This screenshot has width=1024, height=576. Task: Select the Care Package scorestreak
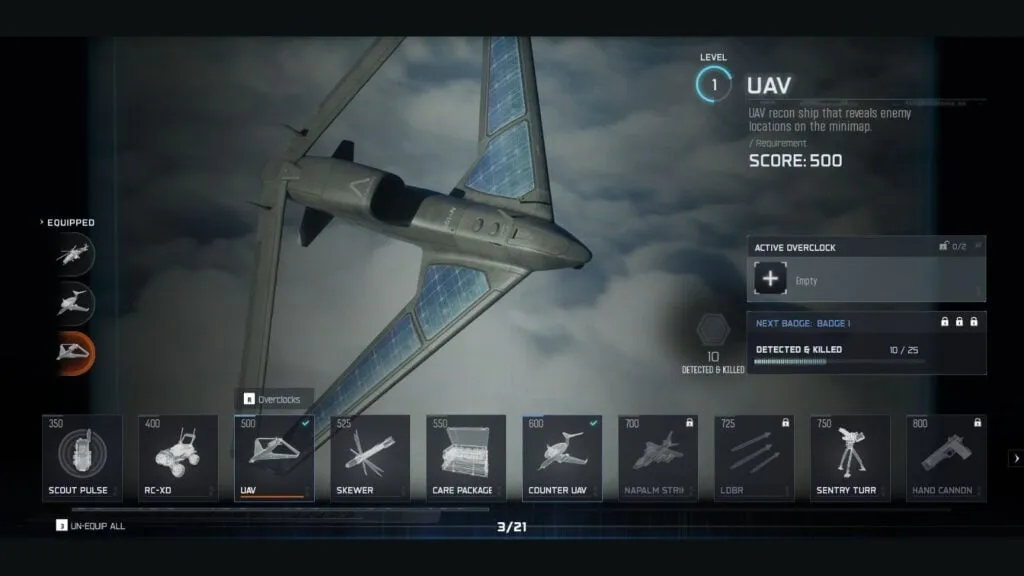pos(466,458)
